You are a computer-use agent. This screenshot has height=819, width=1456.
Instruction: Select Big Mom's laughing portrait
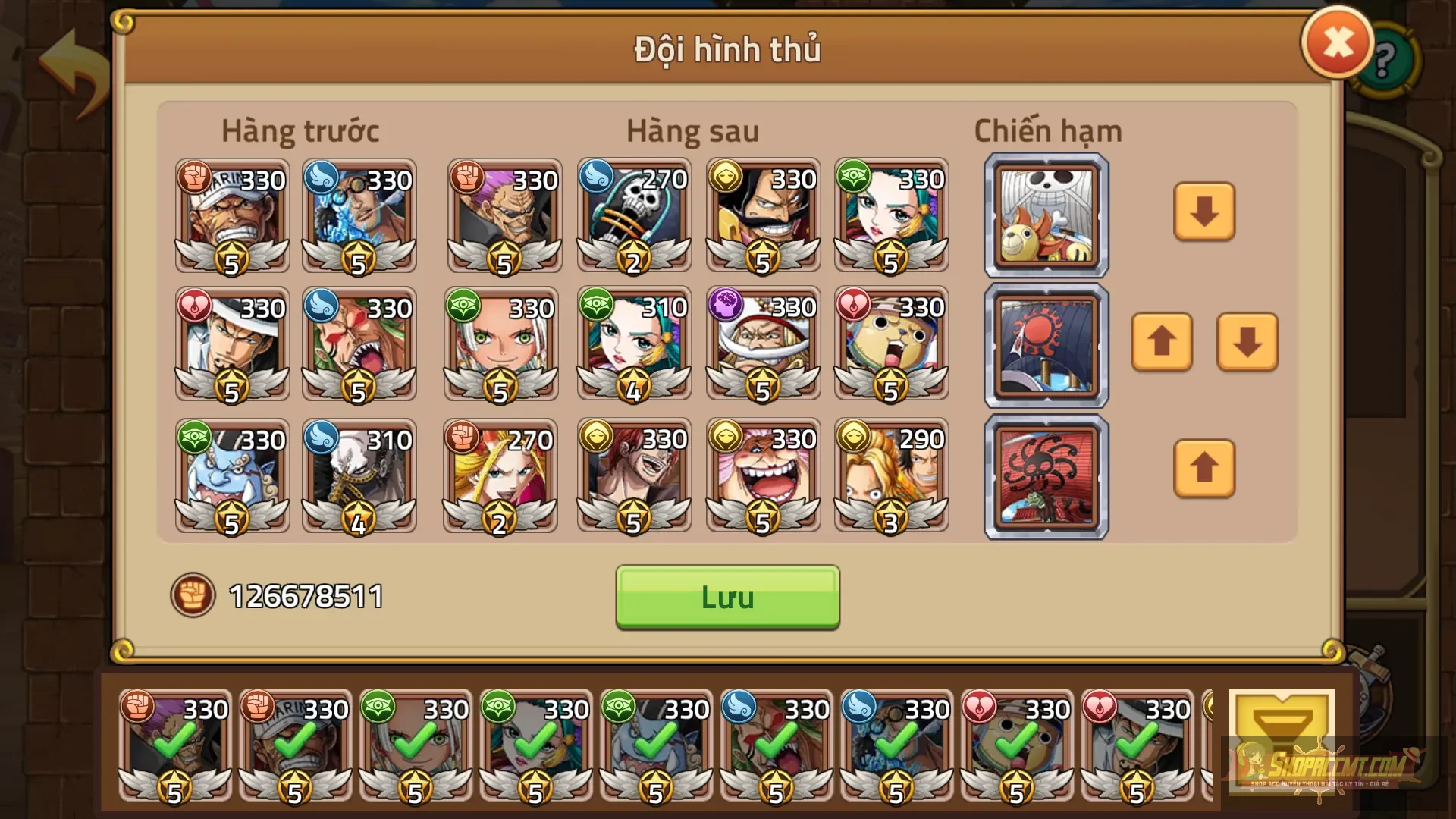click(762, 475)
